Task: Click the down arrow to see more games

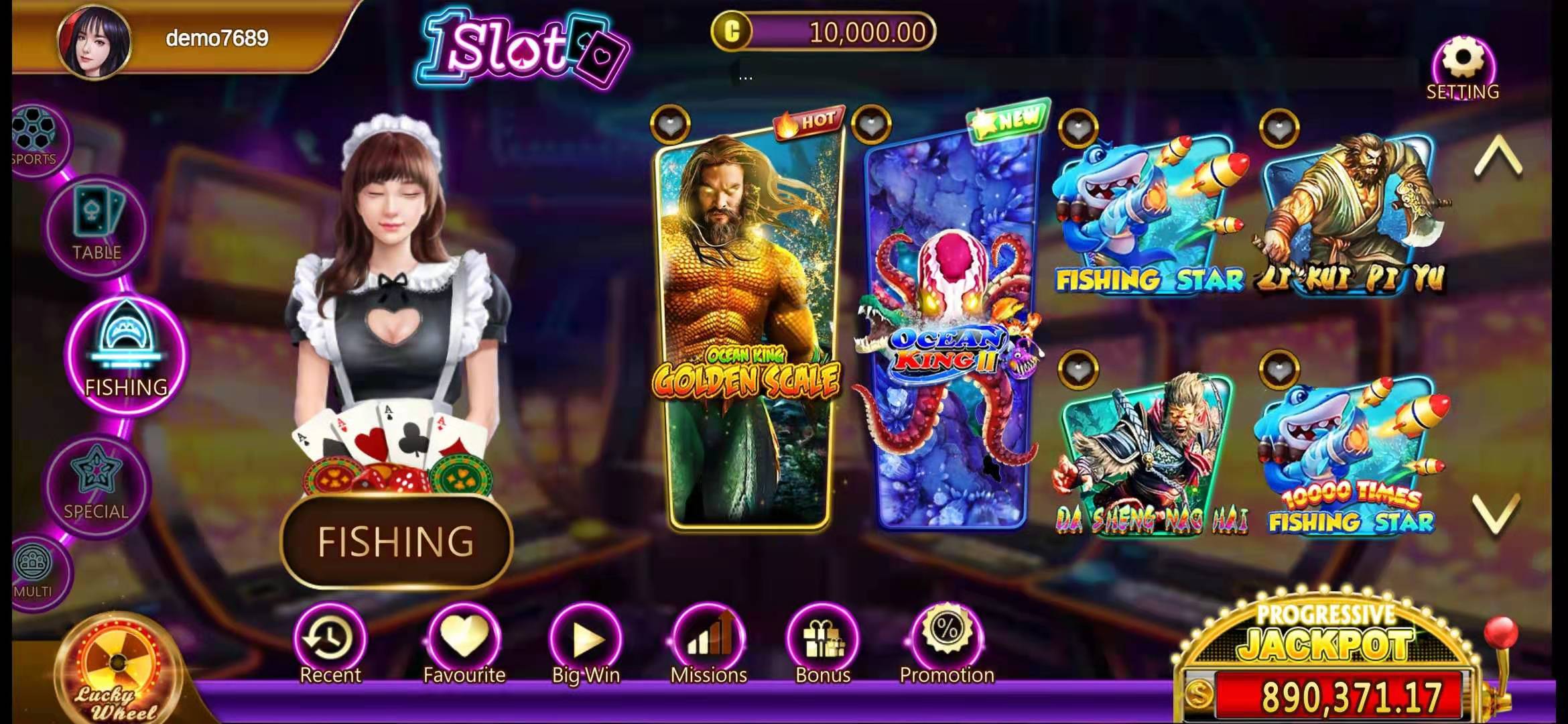Action: [x=1497, y=513]
